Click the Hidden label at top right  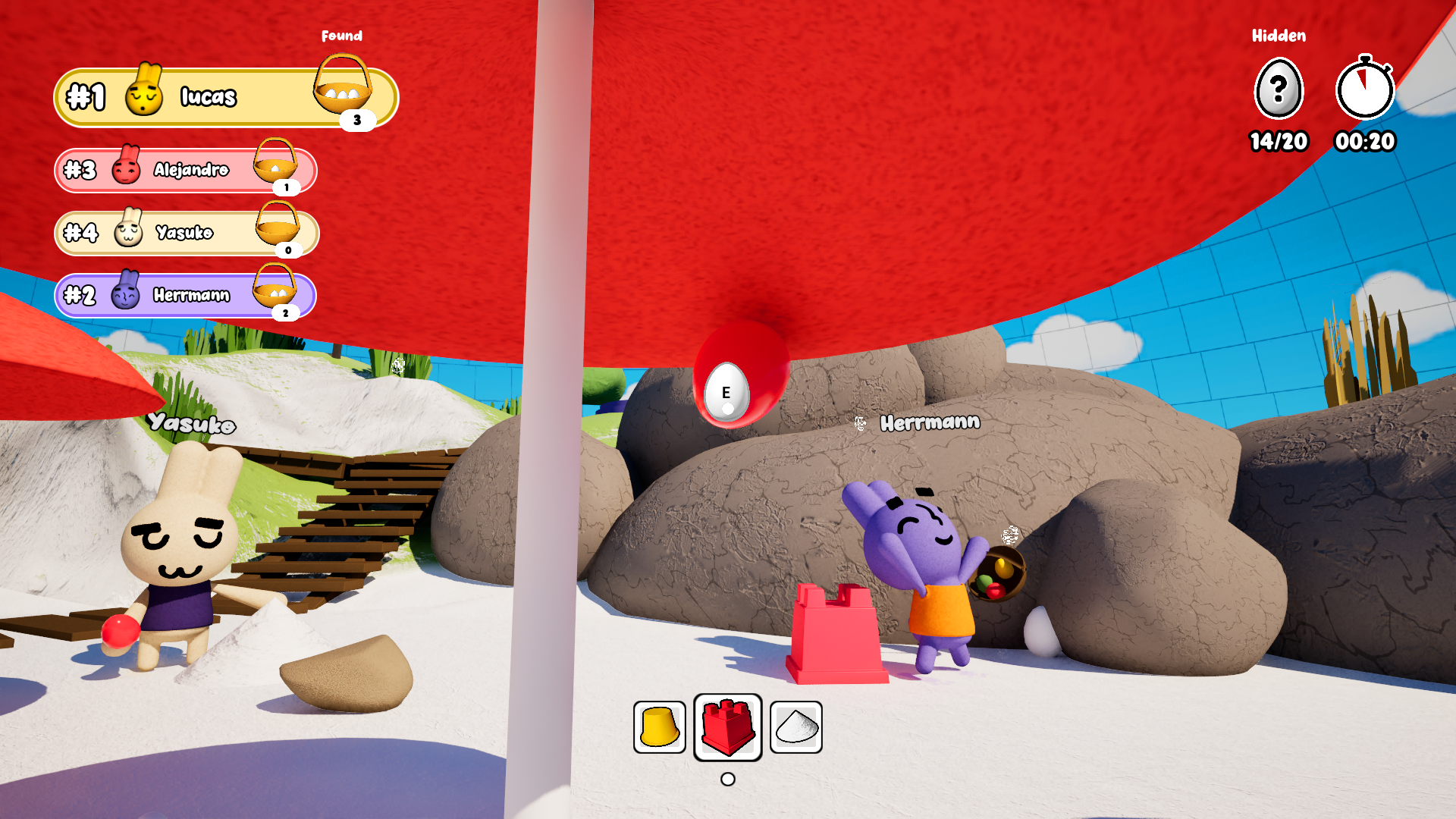[1279, 36]
